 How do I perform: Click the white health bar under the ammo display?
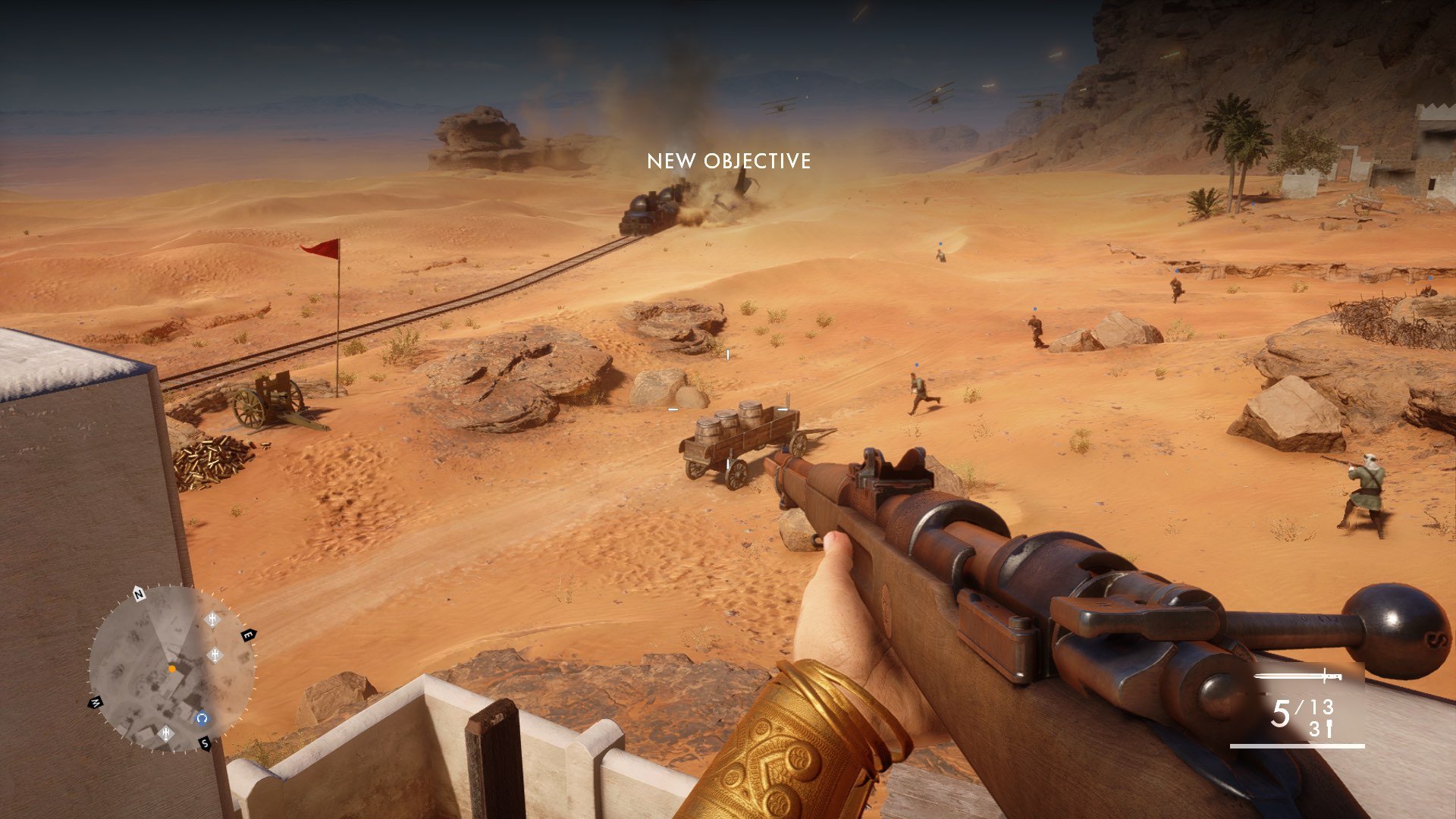1298,746
